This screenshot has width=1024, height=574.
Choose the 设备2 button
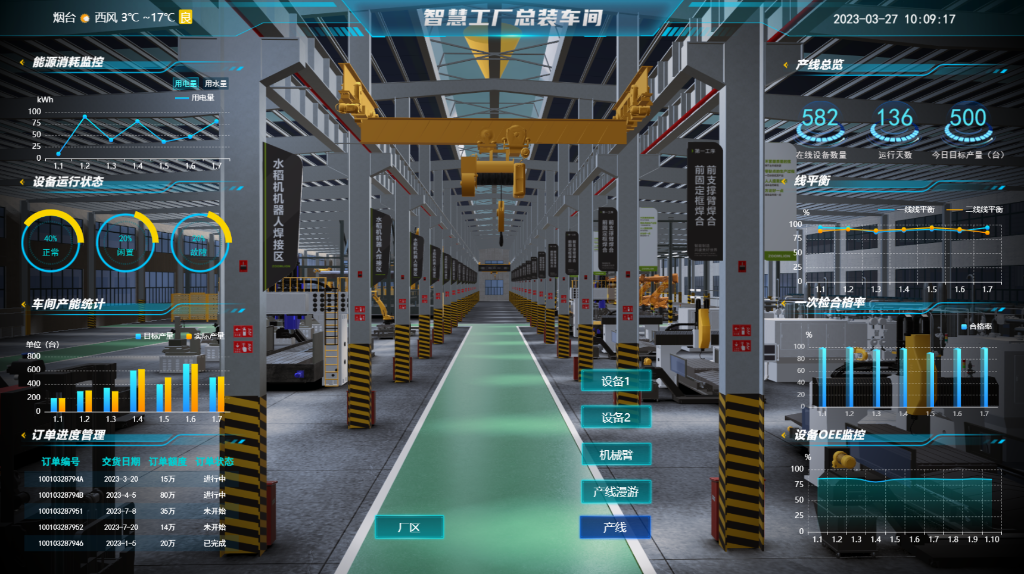616,417
